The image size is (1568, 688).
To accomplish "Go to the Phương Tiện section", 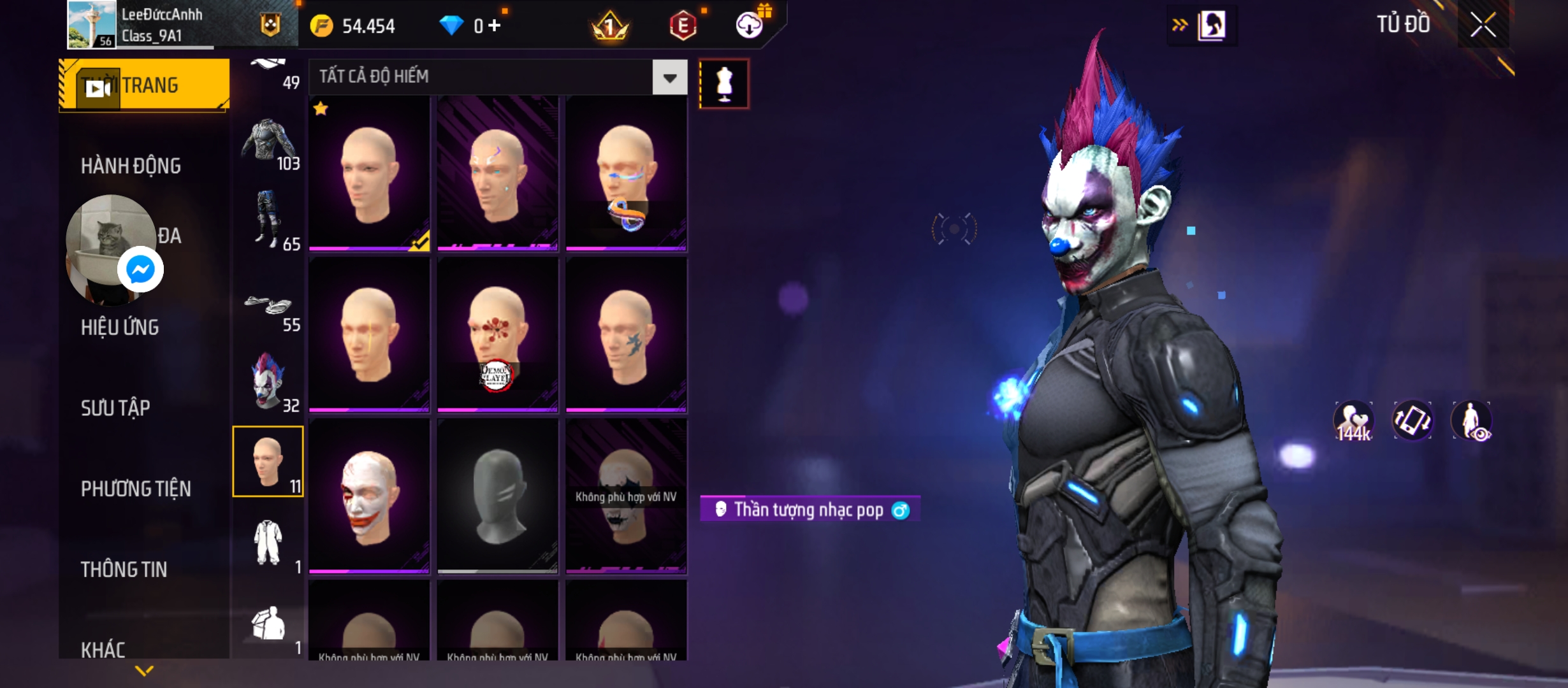I will 136,489.
